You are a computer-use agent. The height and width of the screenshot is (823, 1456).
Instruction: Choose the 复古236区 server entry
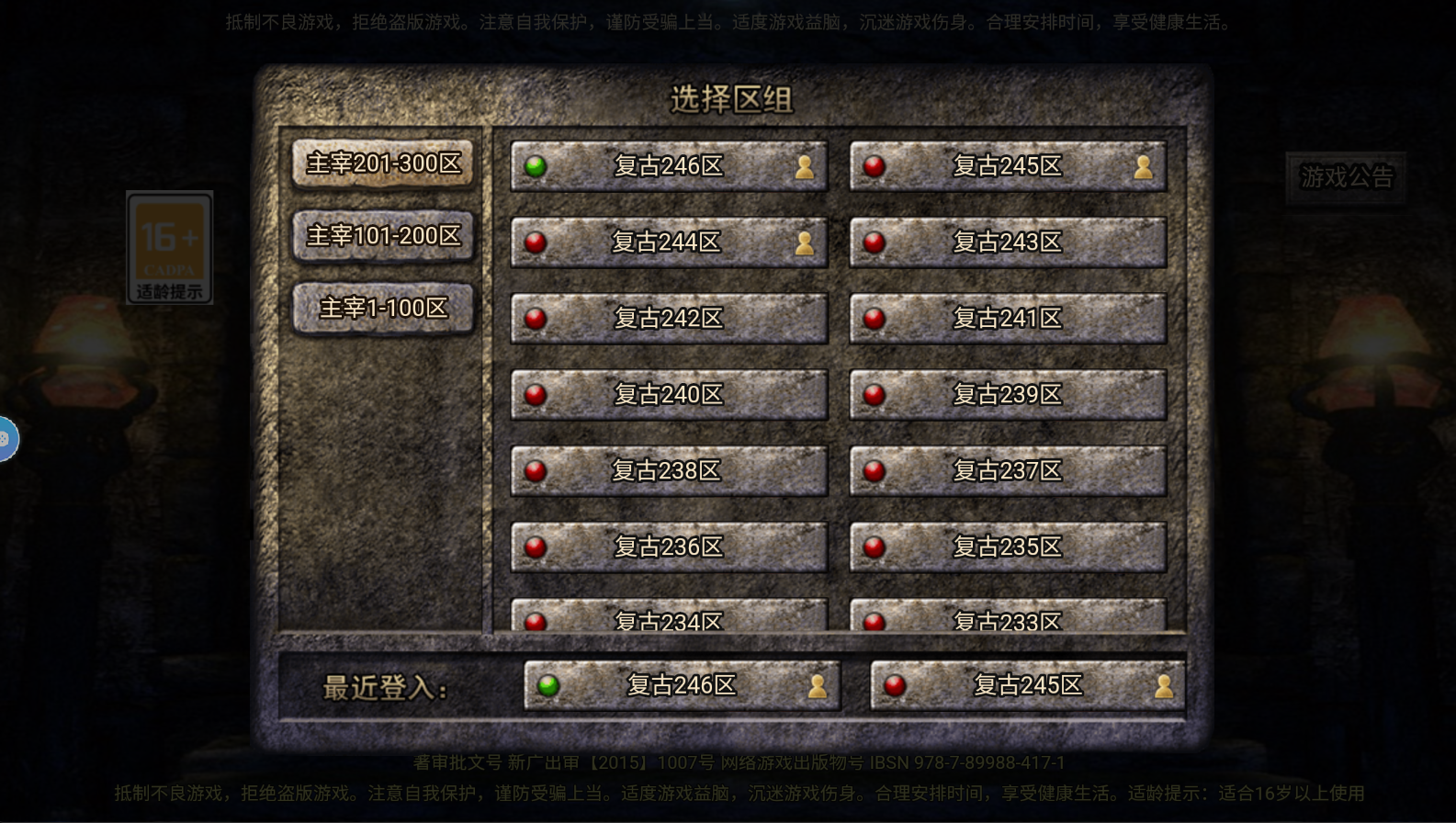[669, 547]
